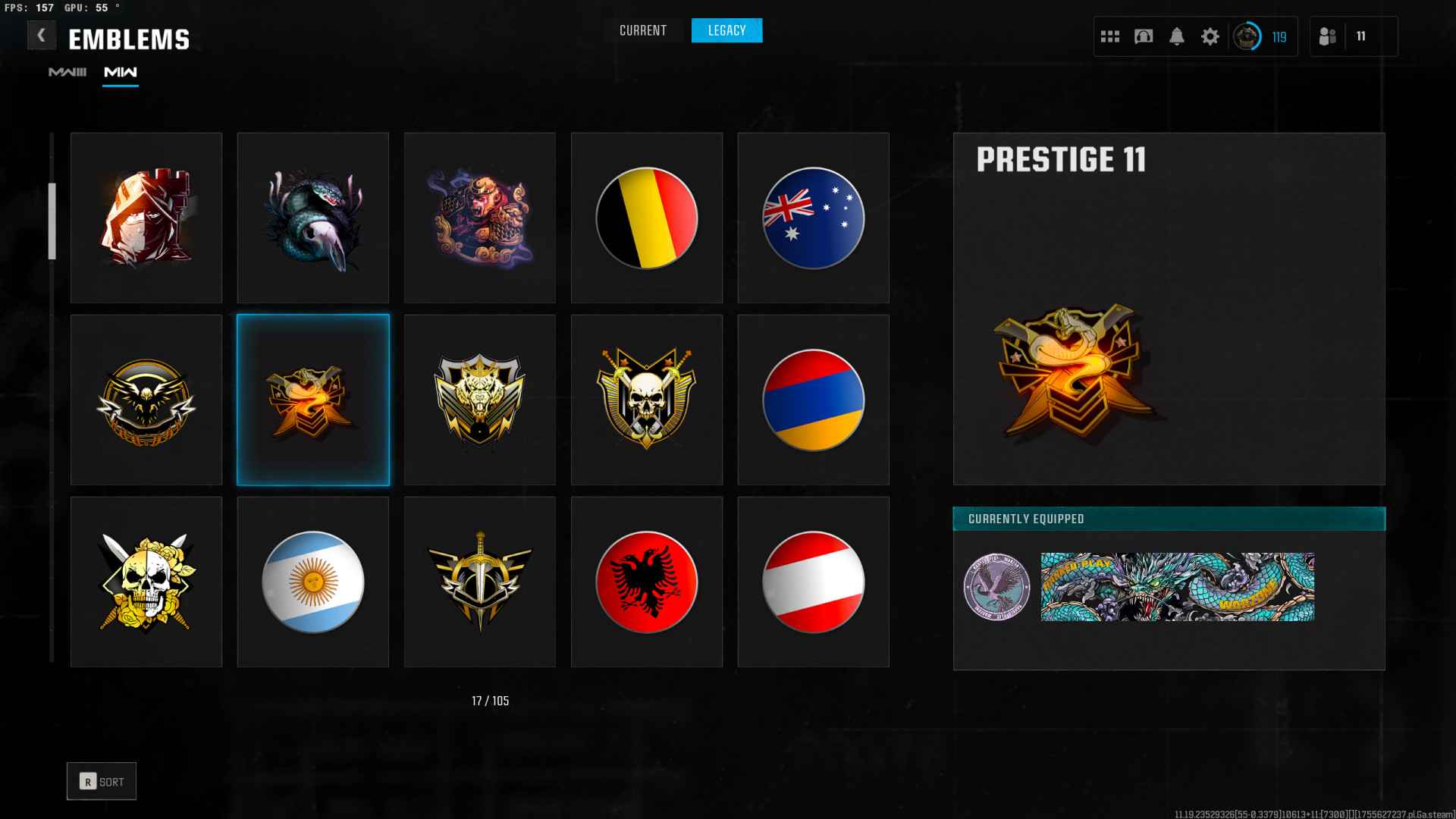Viewport: 1456px width, 819px height.
Task: Select the eagle with lightning prestige emblem
Action: tap(146, 400)
